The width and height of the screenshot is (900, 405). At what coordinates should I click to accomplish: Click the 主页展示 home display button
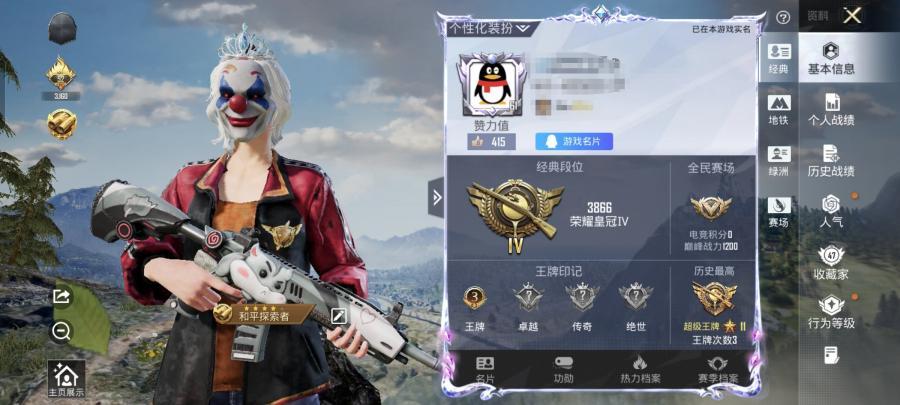coord(66,379)
